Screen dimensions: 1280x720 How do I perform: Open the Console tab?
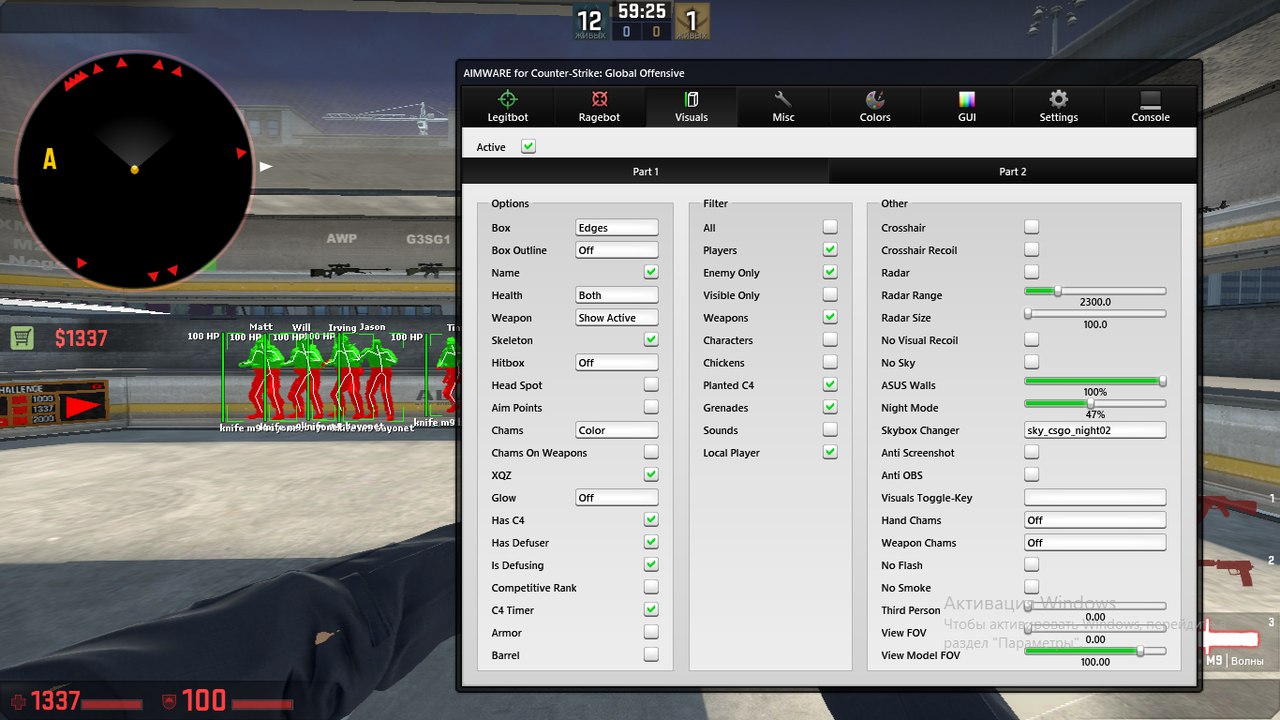pyautogui.click(x=1149, y=107)
